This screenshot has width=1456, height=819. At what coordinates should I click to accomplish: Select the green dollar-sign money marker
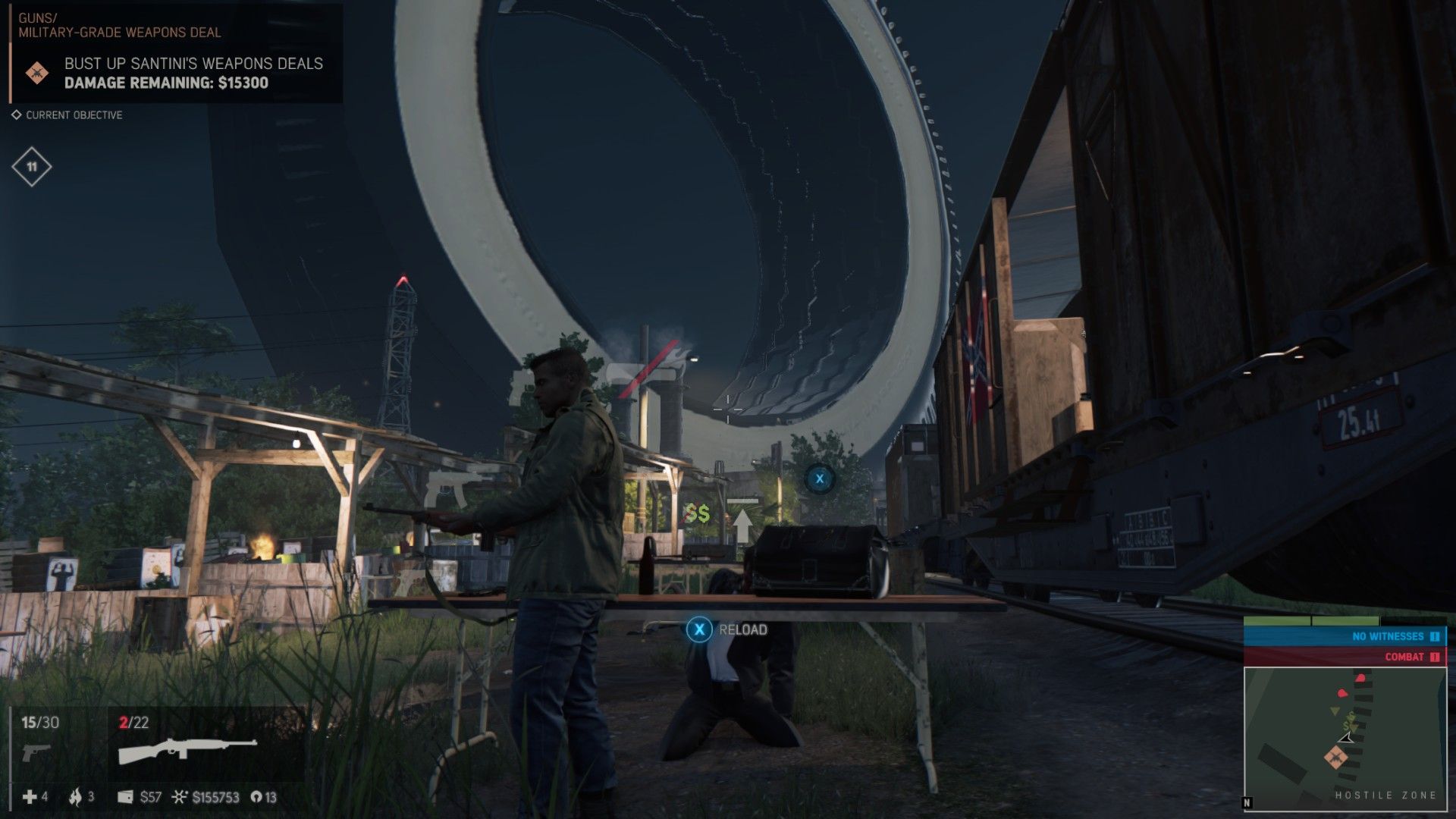698,514
